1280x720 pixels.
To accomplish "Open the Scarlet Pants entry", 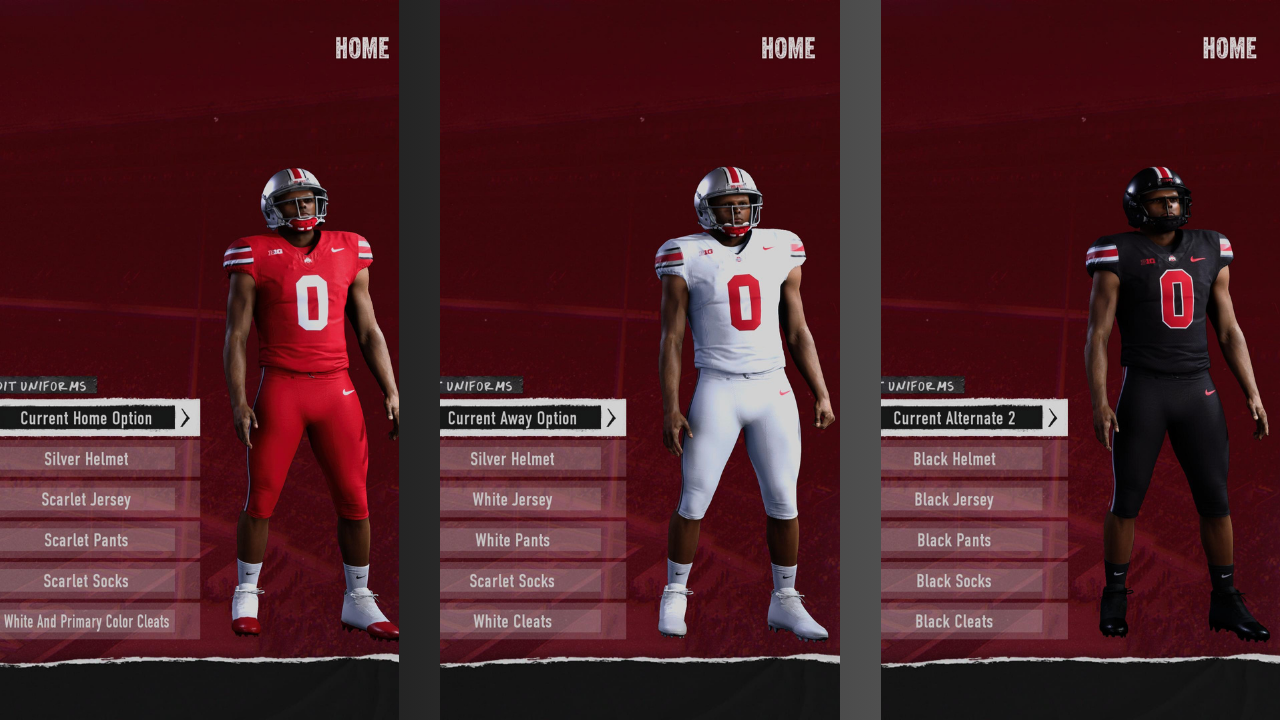I will coord(87,540).
